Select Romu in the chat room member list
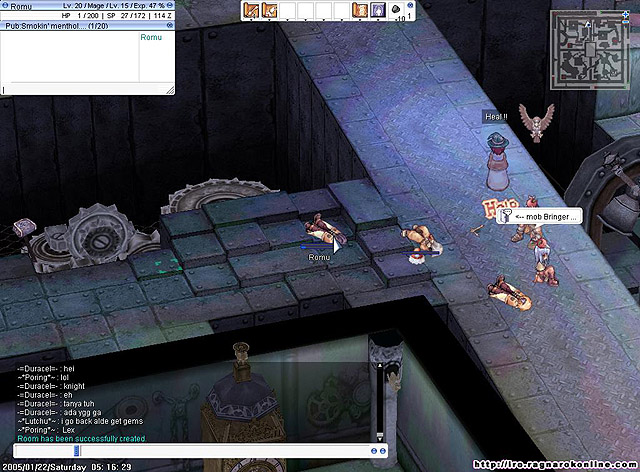 click(151, 37)
